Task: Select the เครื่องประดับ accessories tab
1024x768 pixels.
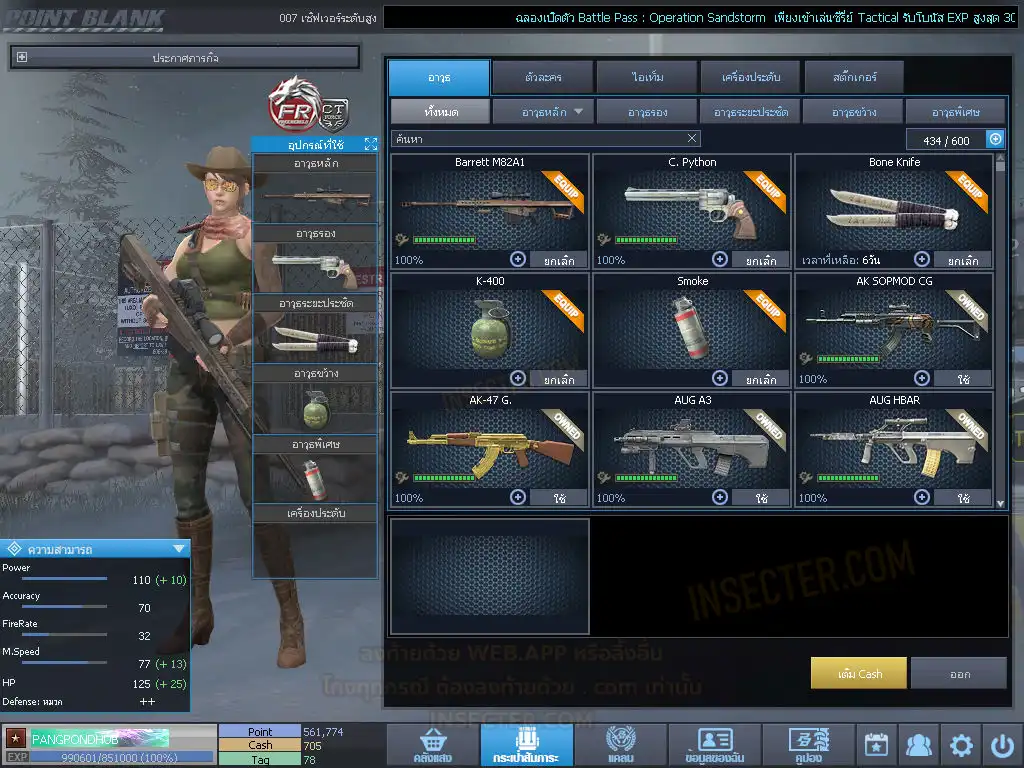Action: click(x=749, y=77)
